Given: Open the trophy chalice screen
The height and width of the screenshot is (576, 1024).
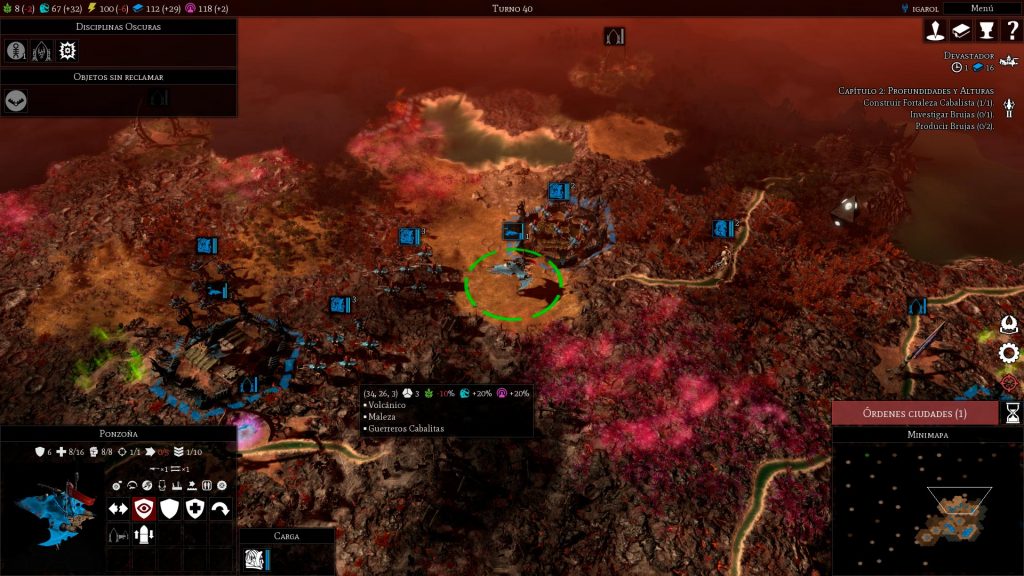Looking at the screenshot, I should [x=986, y=31].
